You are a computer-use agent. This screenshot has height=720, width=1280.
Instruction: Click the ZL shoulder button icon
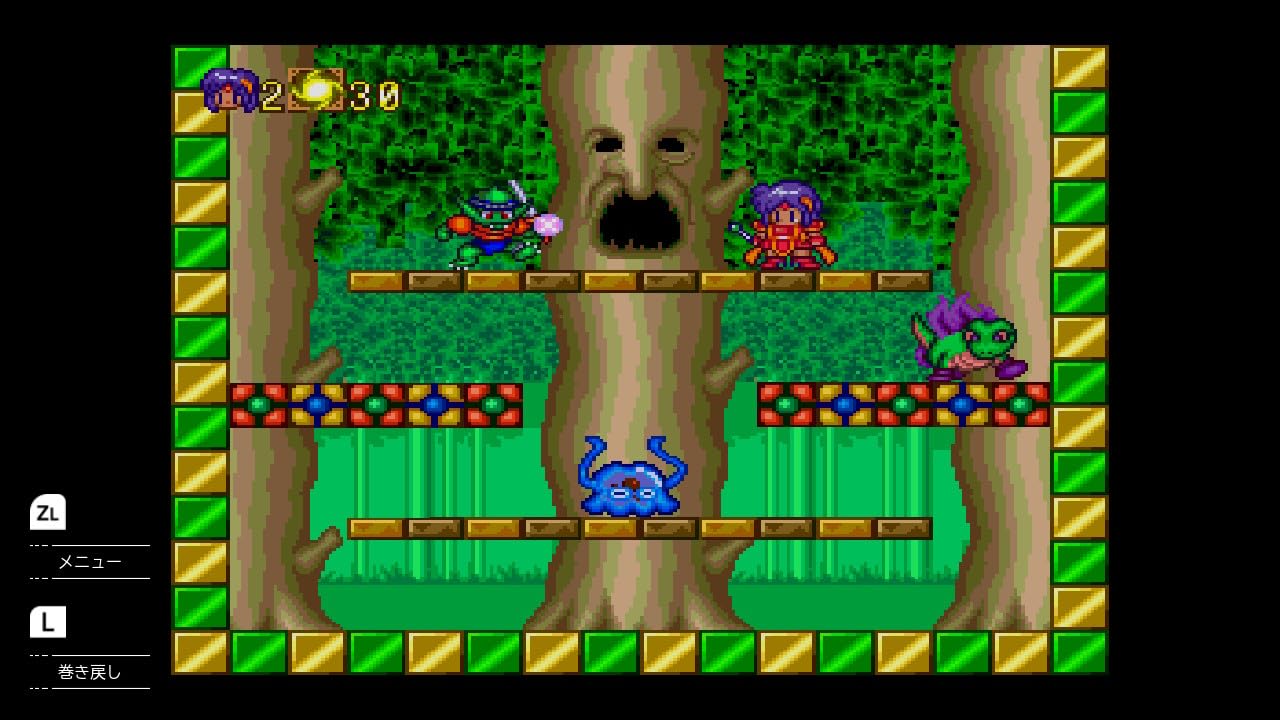point(48,514)
